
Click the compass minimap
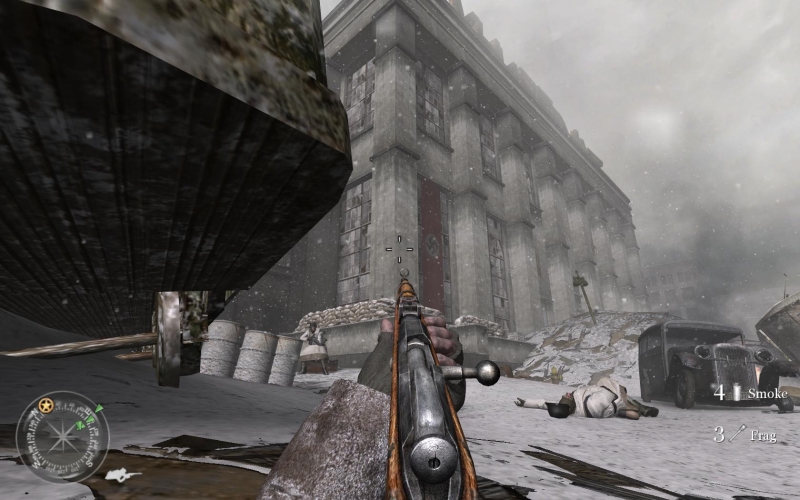(x=62, y=437)
